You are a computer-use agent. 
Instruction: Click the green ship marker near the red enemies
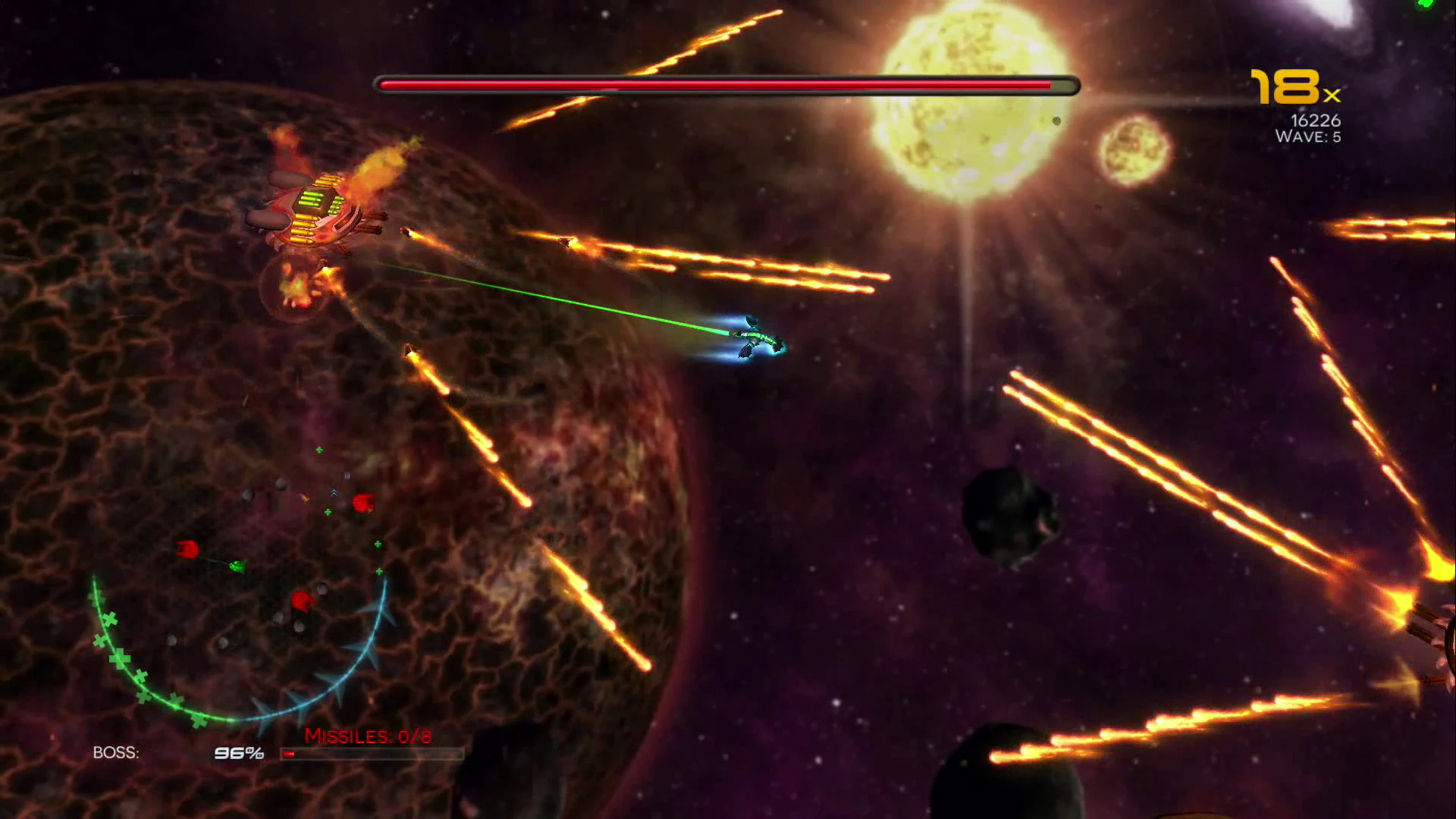point(235,567)
